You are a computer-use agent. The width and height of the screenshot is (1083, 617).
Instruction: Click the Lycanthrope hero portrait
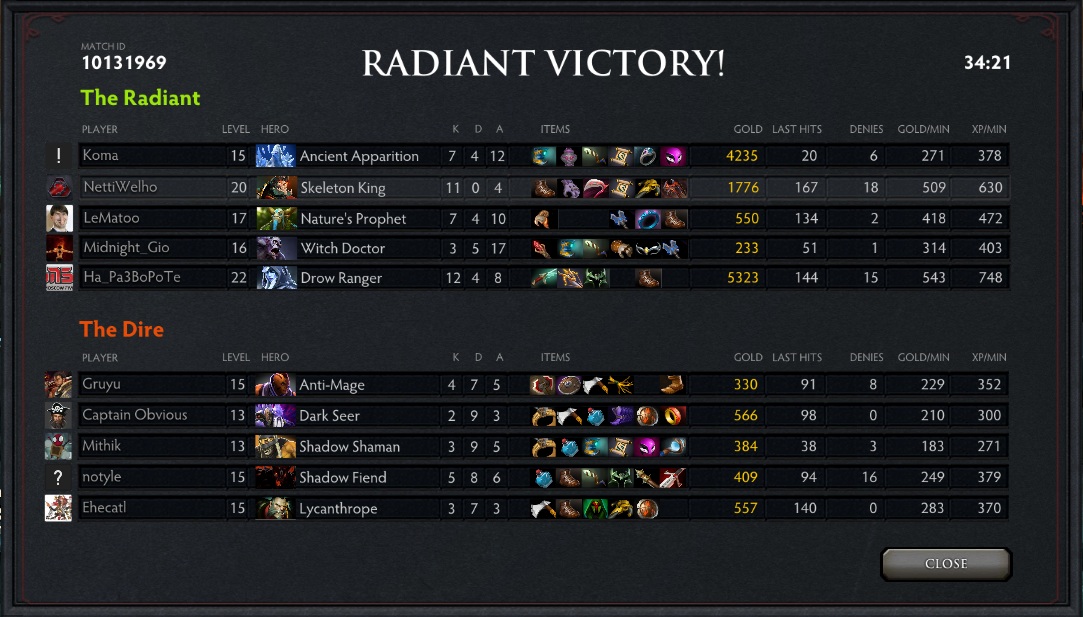[x=275, y=508]
